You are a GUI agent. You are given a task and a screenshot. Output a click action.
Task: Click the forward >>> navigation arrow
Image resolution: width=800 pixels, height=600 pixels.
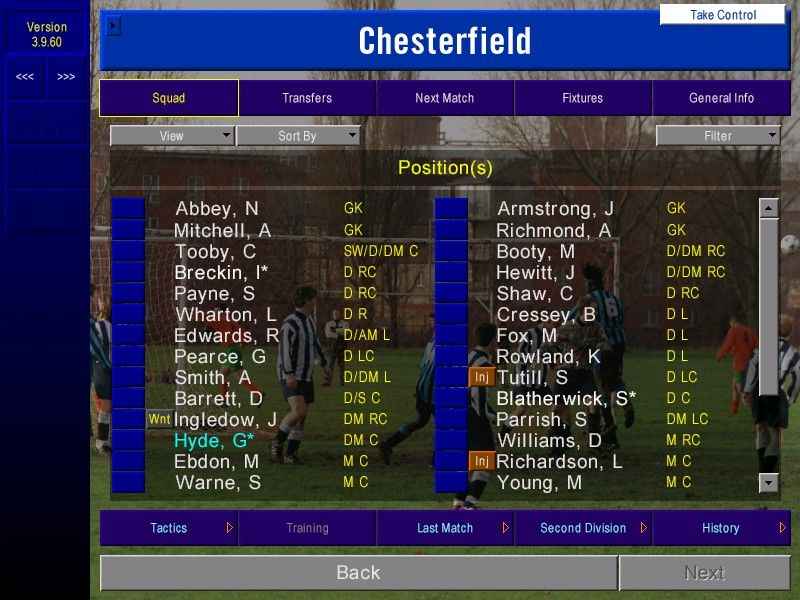point(66,77)
